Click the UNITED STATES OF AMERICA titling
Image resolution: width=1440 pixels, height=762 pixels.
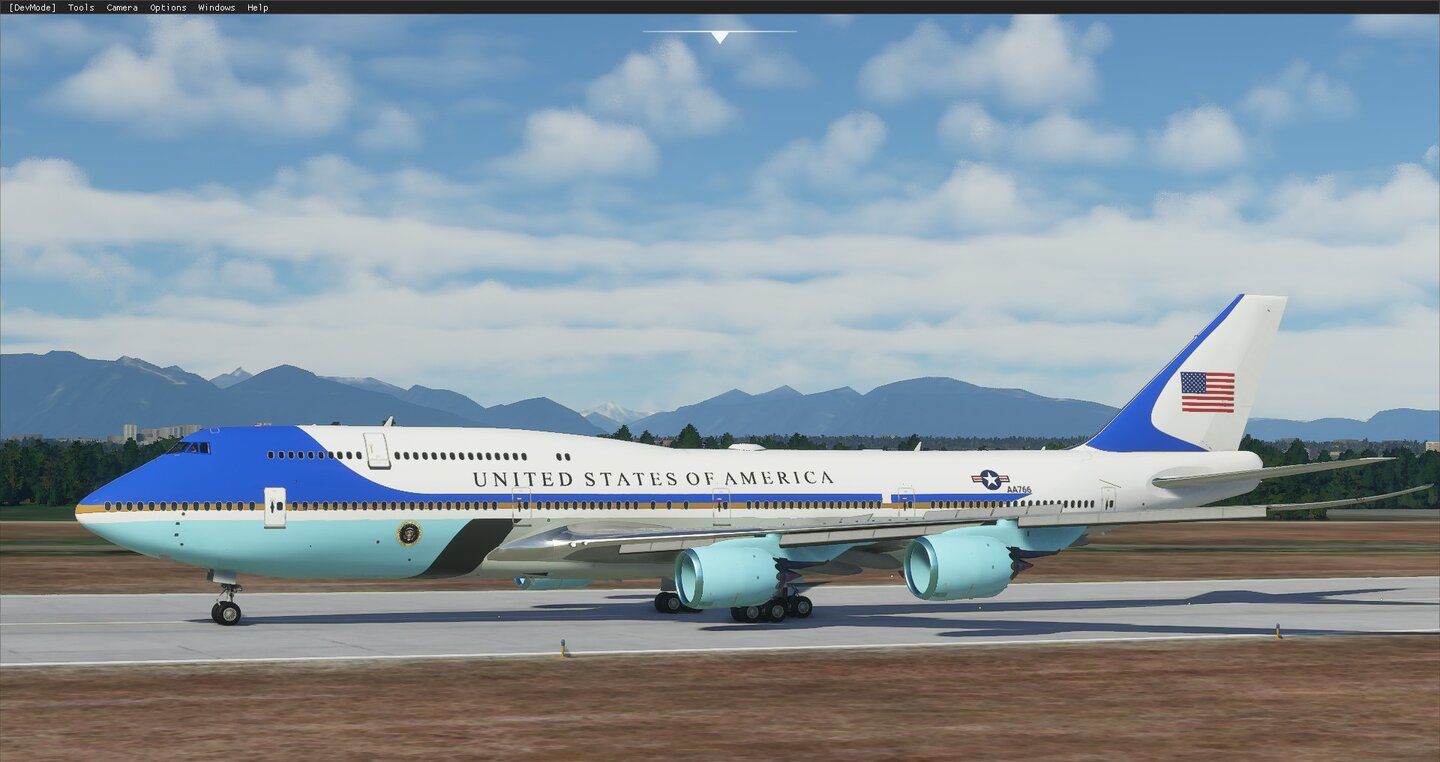click(x=655, y=476)
